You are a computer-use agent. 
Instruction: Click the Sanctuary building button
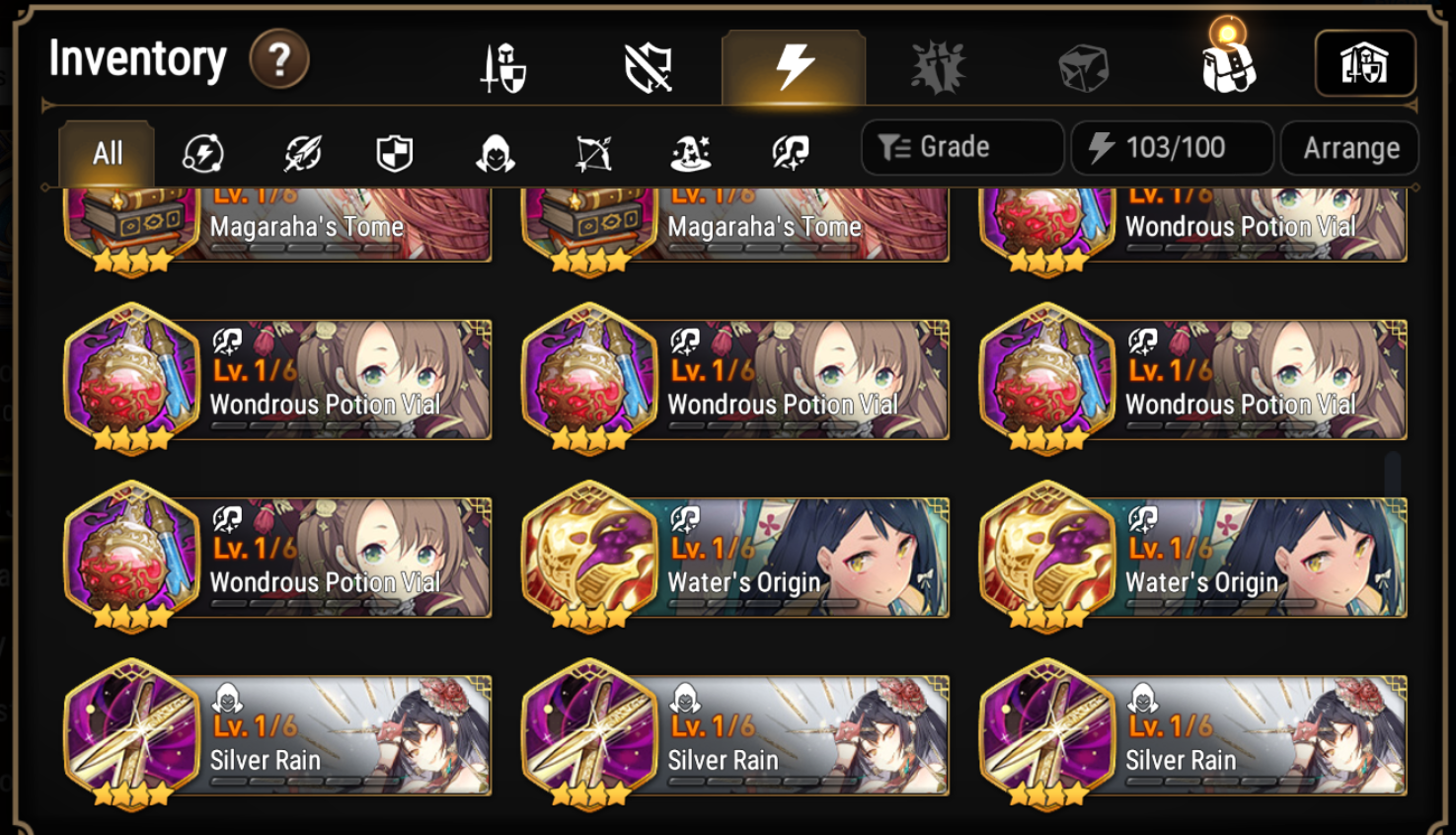click(x=1367, y=62)
